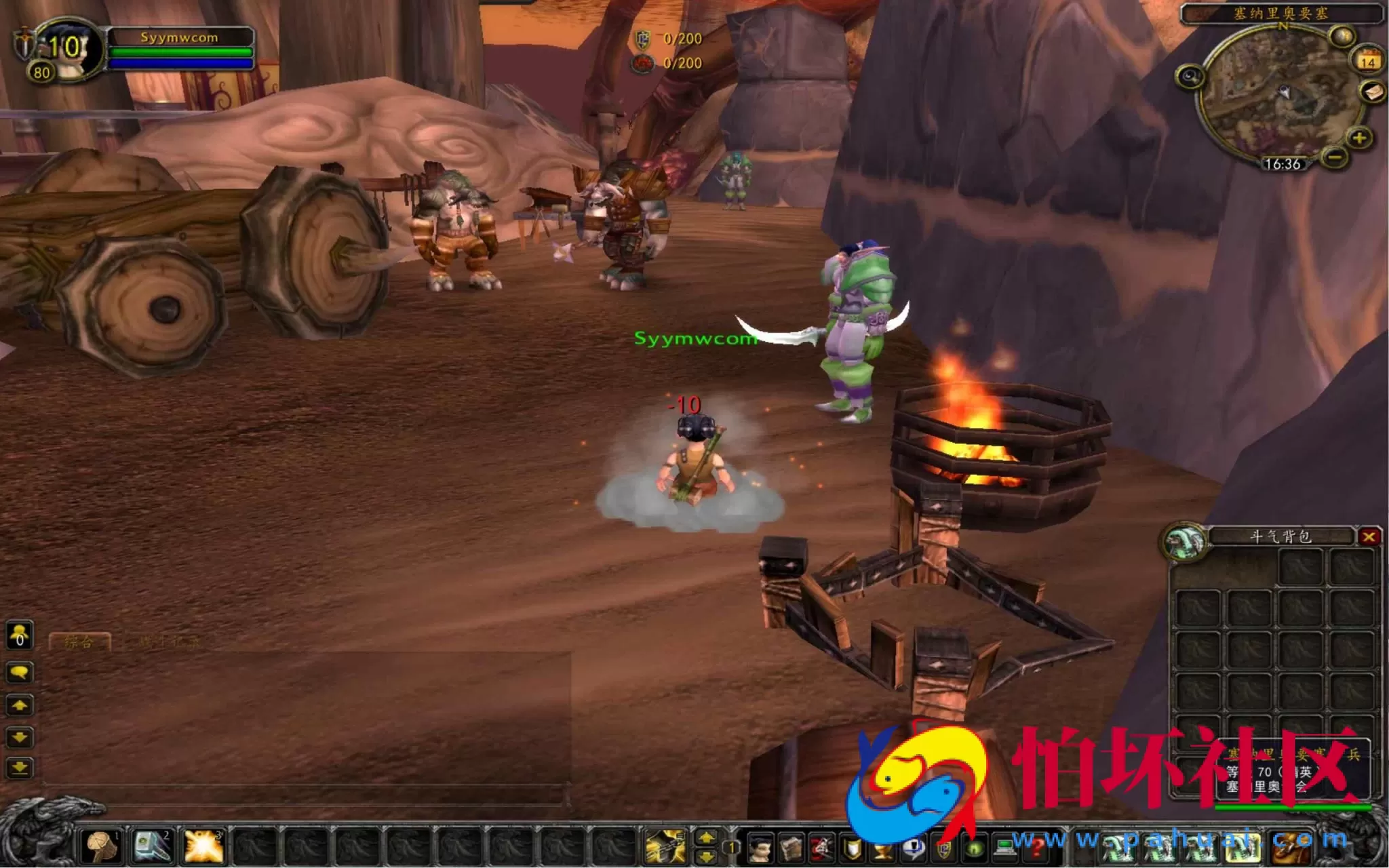This screenshot has height=868, width=1389.
Task: Open the calendar showing 14 beside the minimap
Action: tap(1368, 60)
